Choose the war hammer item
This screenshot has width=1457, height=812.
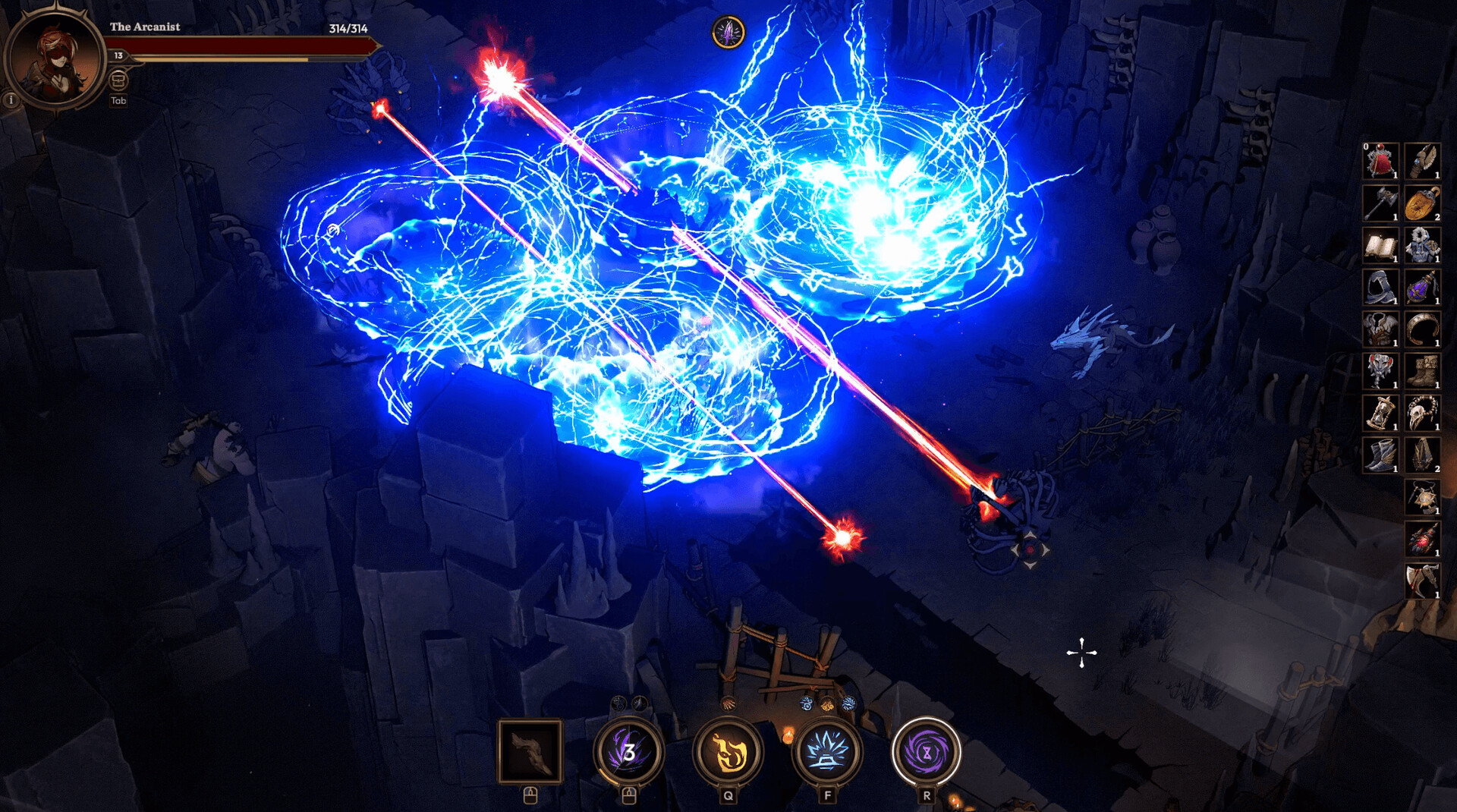click(1380, 203)
